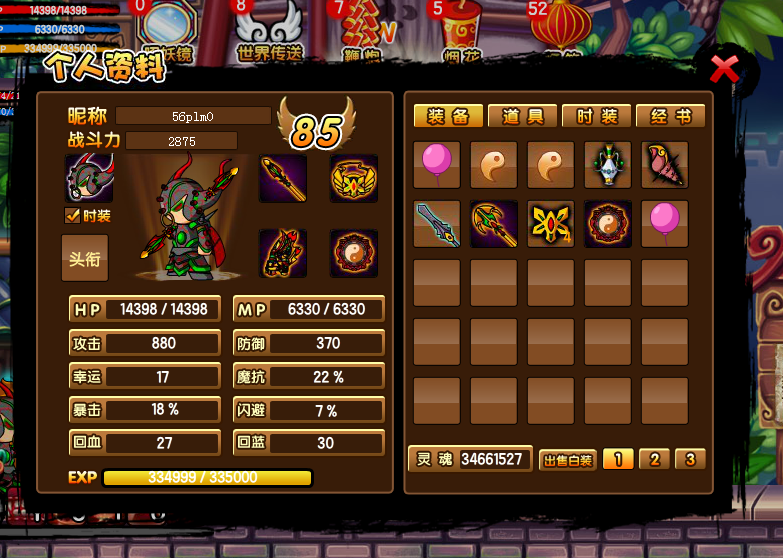Select the grey sword in the bag
Image resolution: width=783 pixels, height=558 pixels.
click(437, 224)
